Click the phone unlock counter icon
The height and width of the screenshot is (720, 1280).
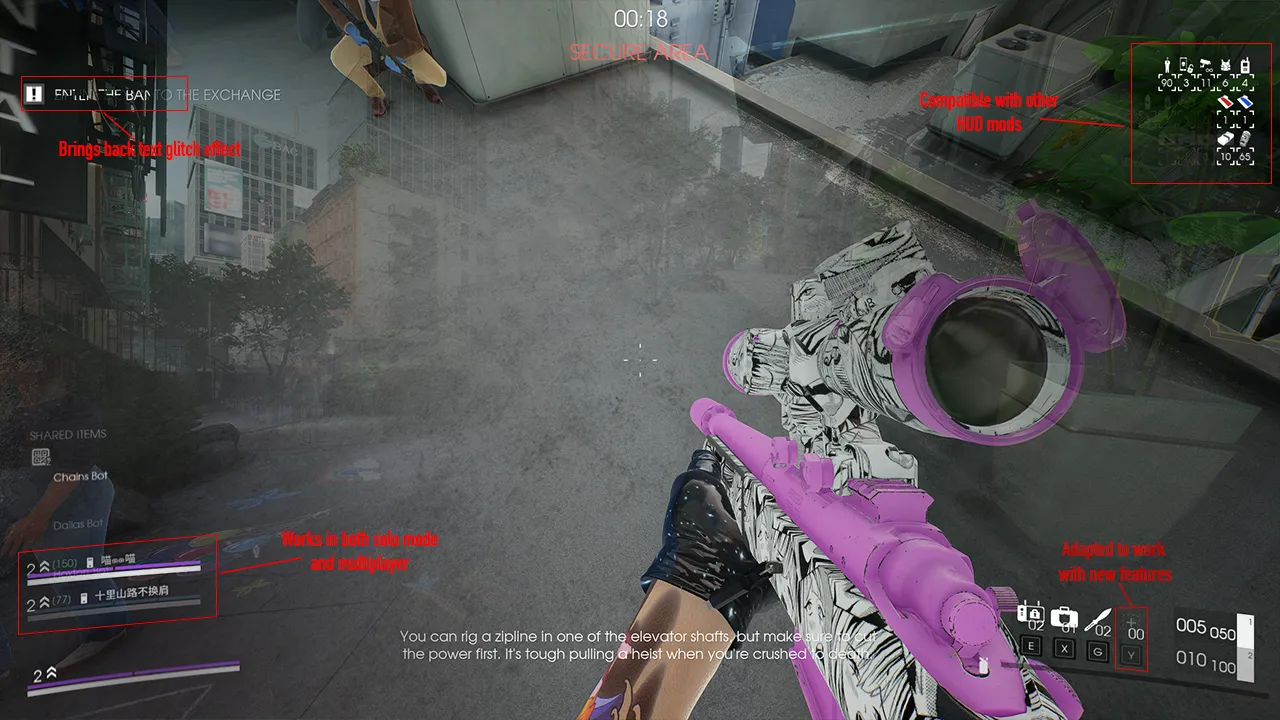pyautogui.click(x=1186, y=67)
